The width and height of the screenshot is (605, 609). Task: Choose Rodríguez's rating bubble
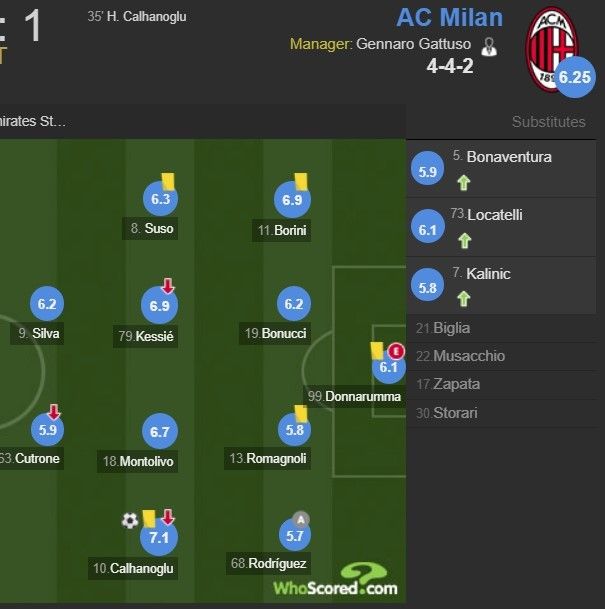click(x=294, y=536)
